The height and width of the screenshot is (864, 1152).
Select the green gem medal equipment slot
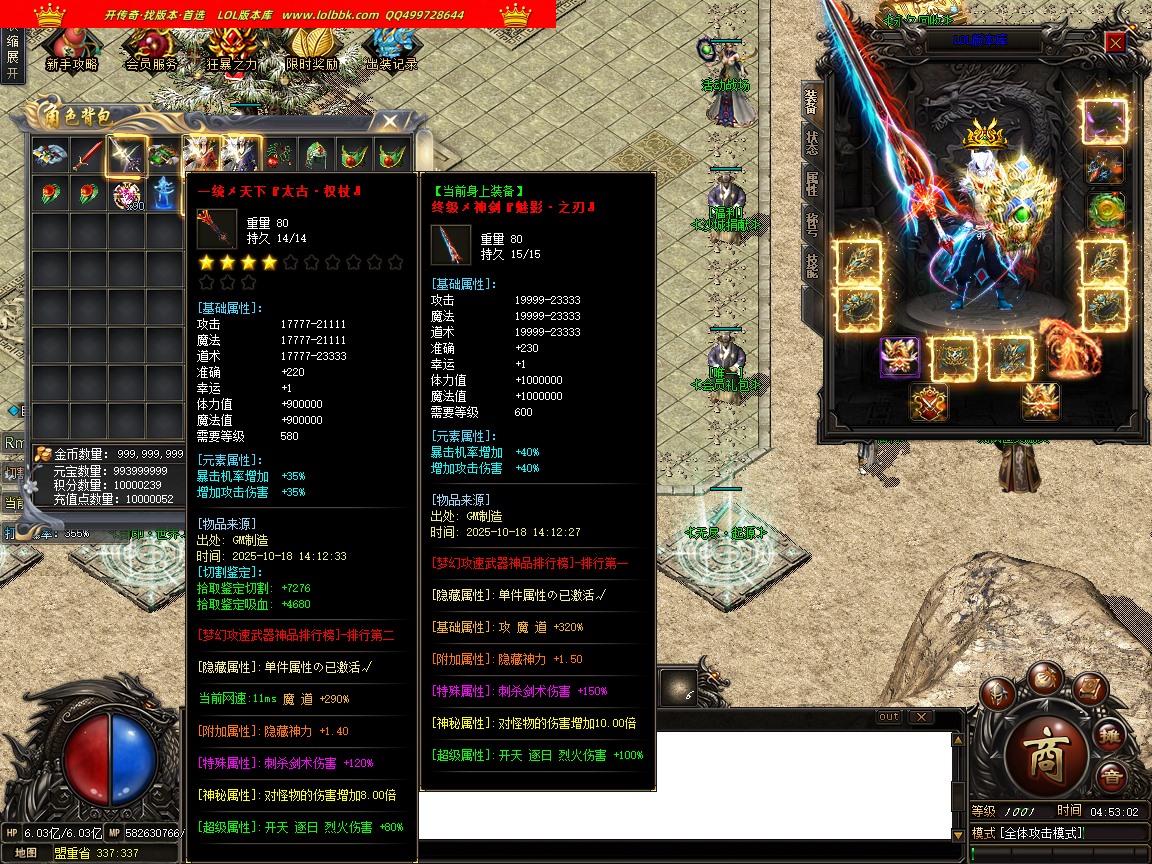[1104, 211]
